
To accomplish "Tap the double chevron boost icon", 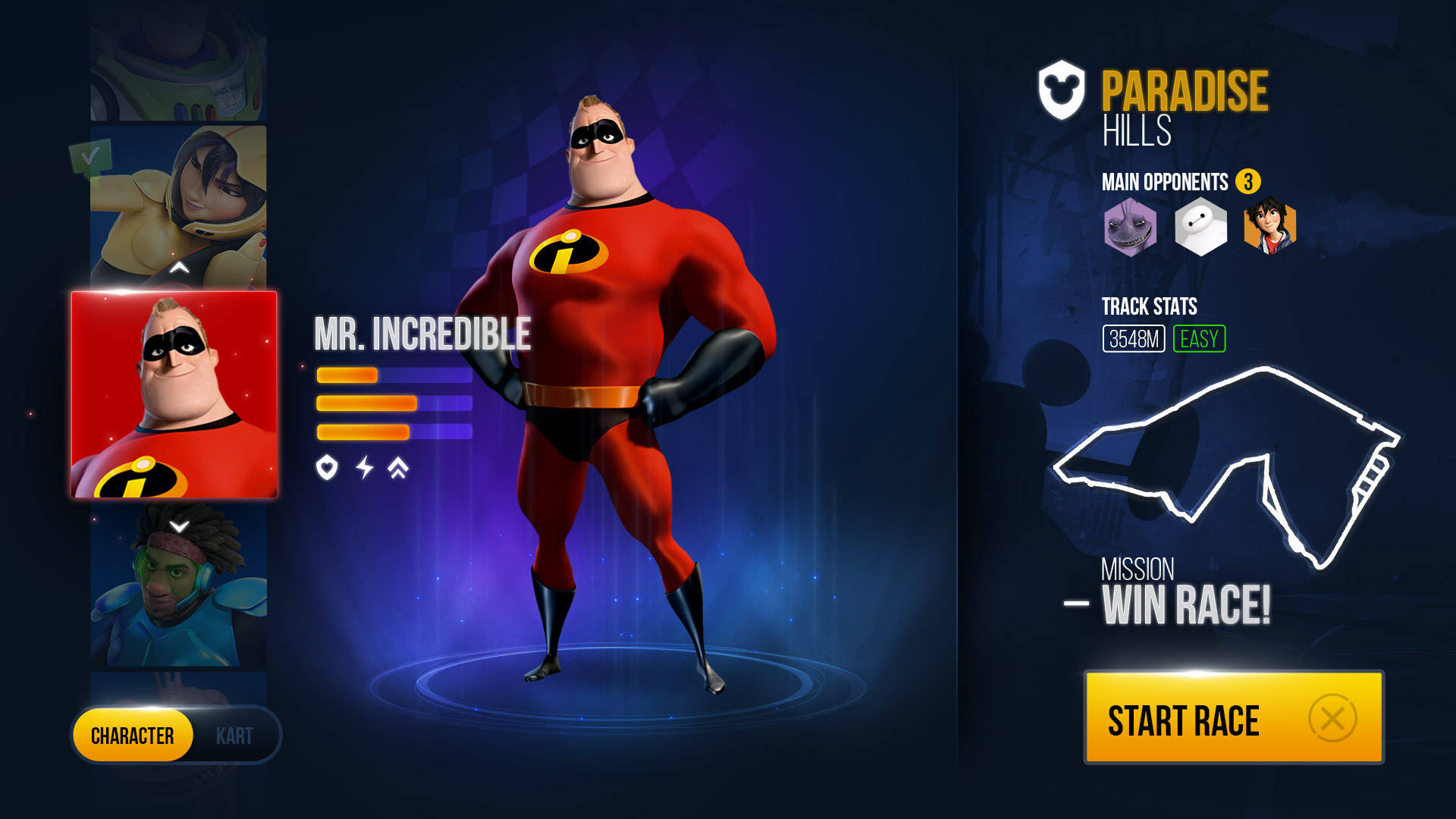I will pos(398,468).
